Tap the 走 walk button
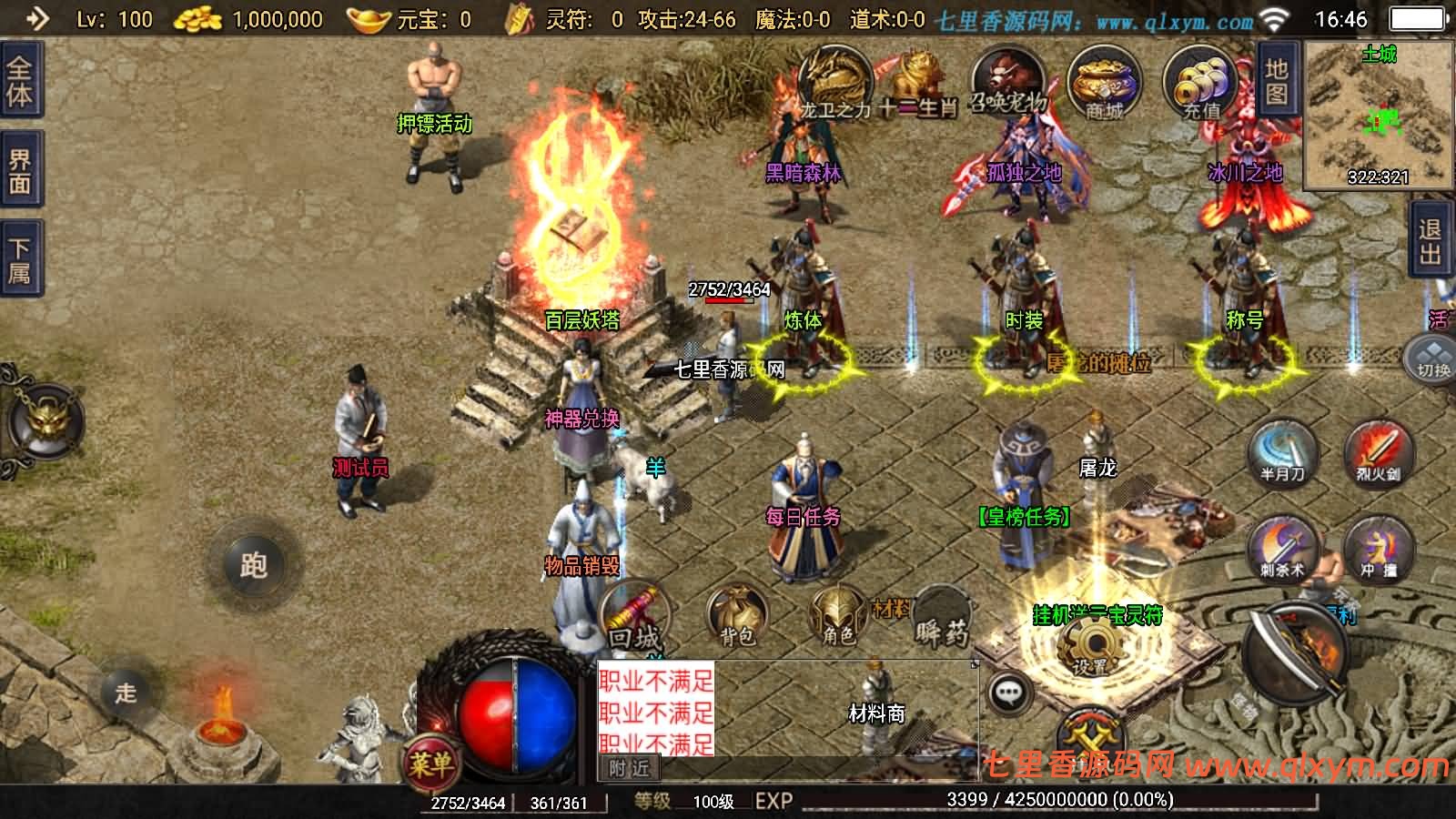The width and height of the screenshot is (1456, 819). (126, 693)
